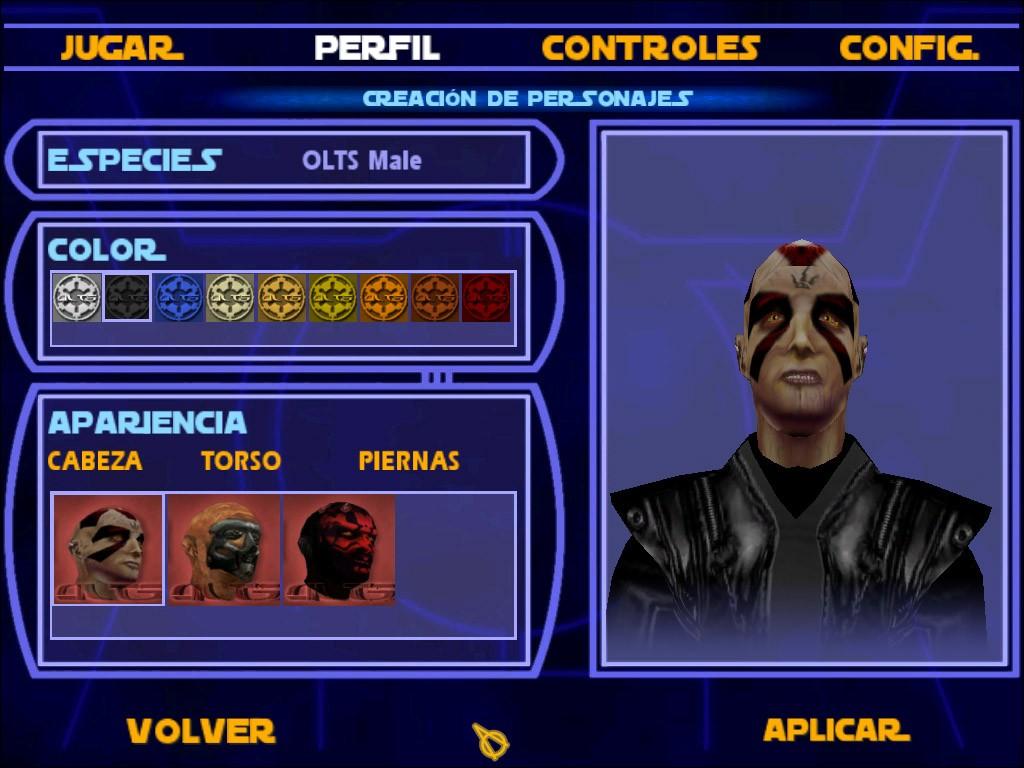Choose the bright orange emblem color
Viewport: 1024px width, 768px height.
pyautogui.click(x=384, y=297)
